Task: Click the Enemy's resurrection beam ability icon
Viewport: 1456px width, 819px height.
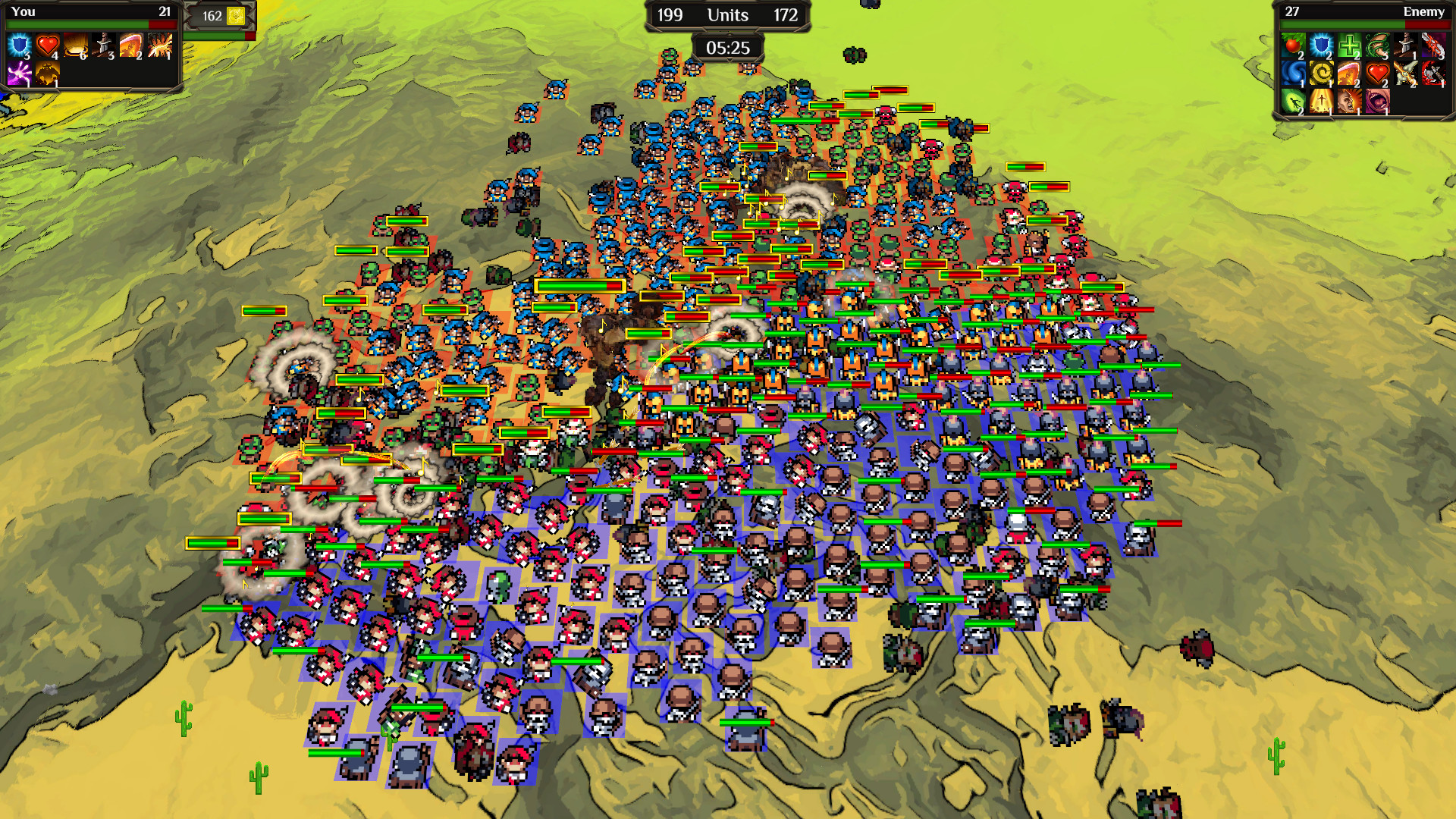Action: 1322,101
